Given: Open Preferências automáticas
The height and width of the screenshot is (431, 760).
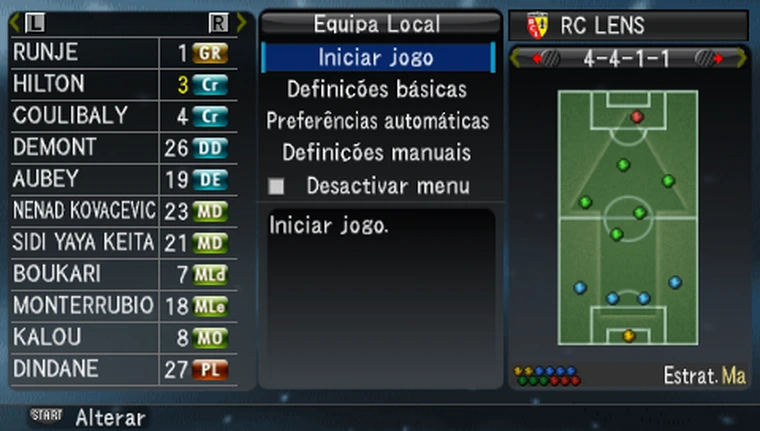Looking at the screenshot, I should point(377,121).
